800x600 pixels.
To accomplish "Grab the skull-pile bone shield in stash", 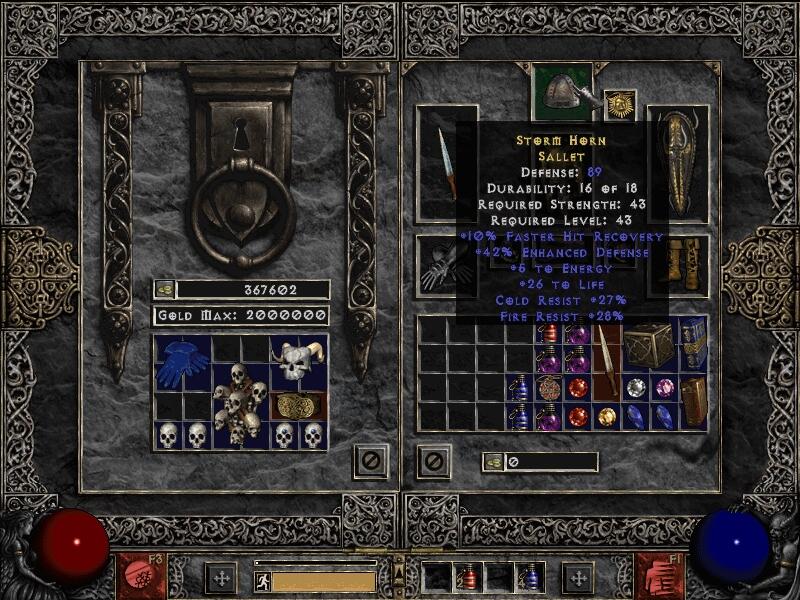I will pos(241,405).
